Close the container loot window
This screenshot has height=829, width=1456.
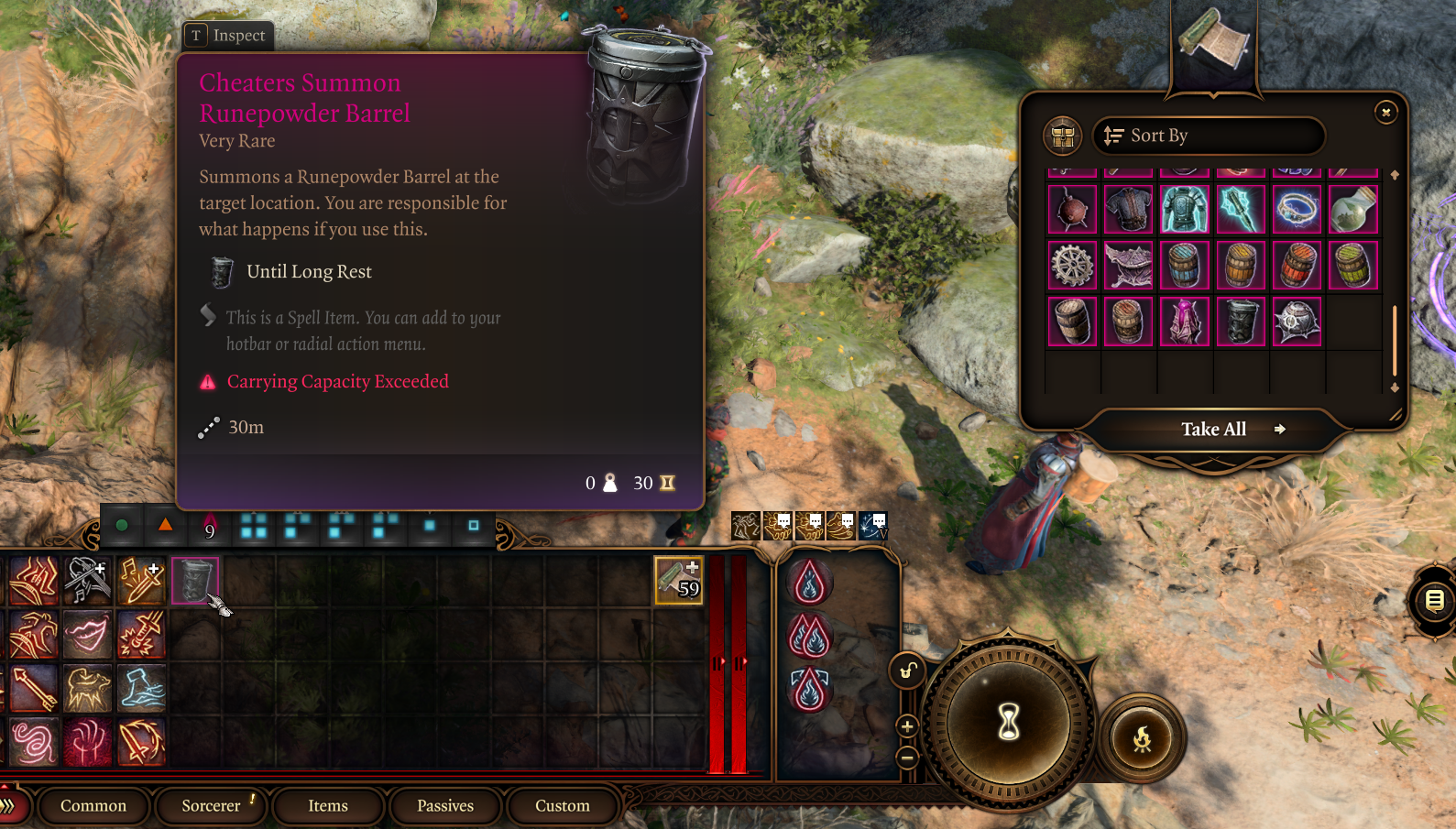pyautogui.click(x=1385, y=112)
